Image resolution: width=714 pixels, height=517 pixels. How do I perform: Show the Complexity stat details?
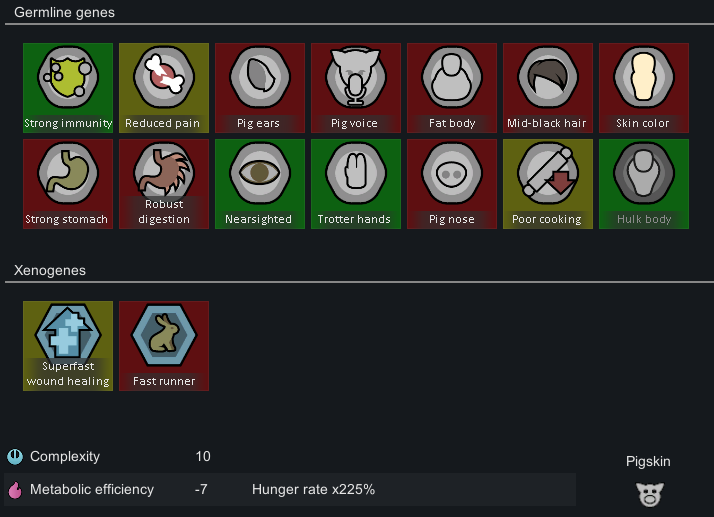[65, 457]
